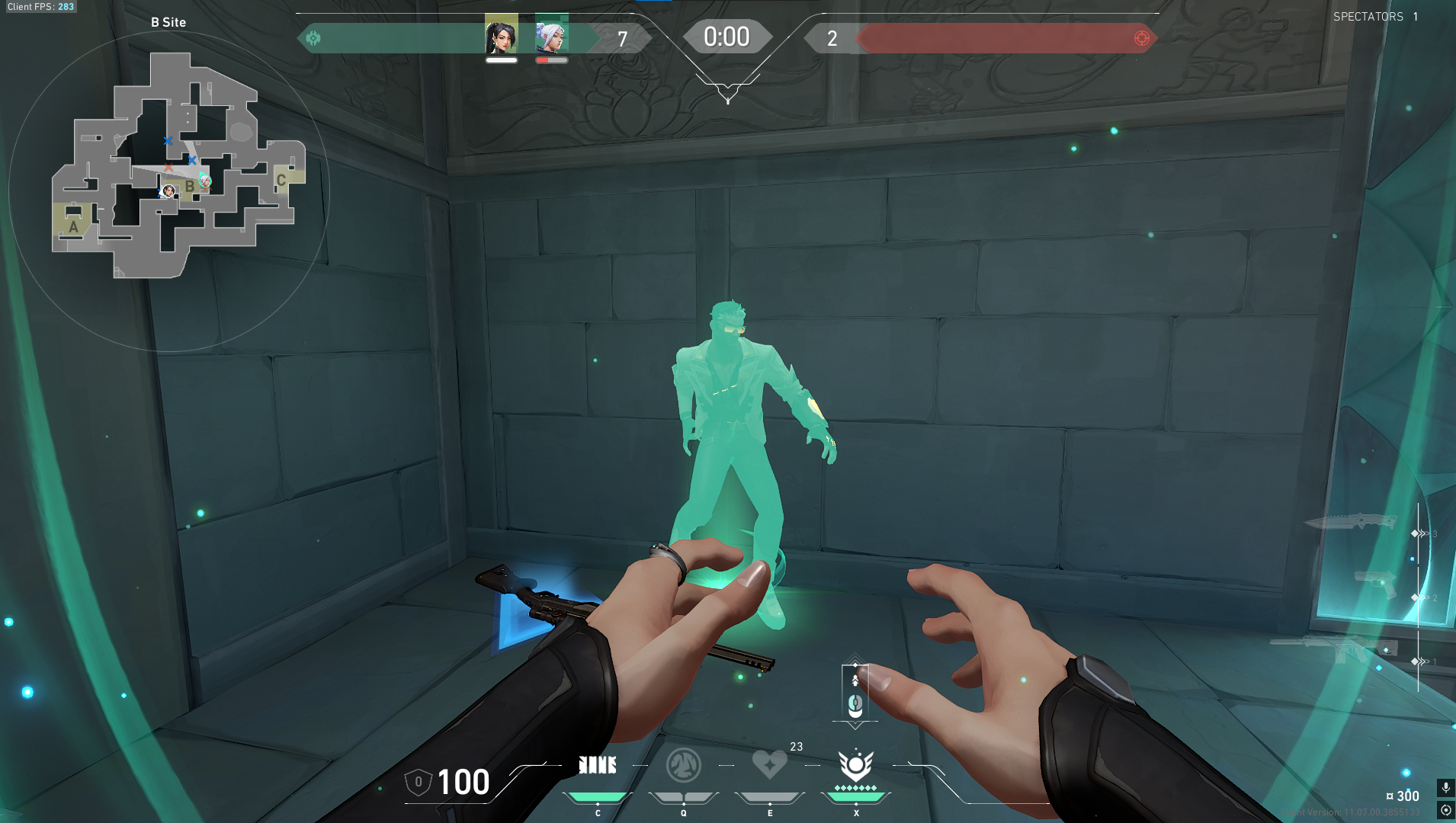Screen dimensions: 1456x823
Task: Select the pistol in the weapon list
Action: [x=1375, y=584]
